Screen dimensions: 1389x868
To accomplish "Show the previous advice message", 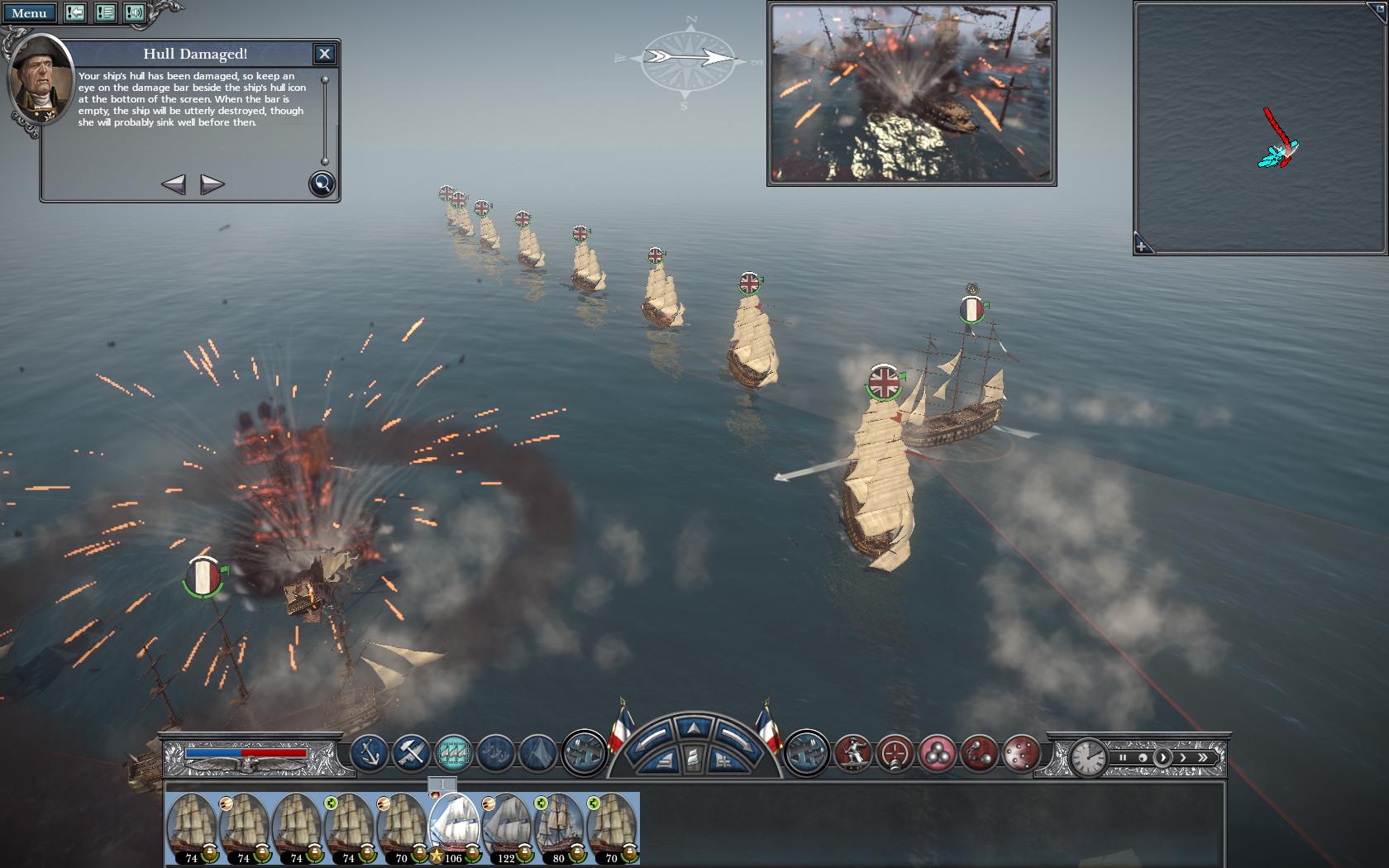I will [173, 184].
